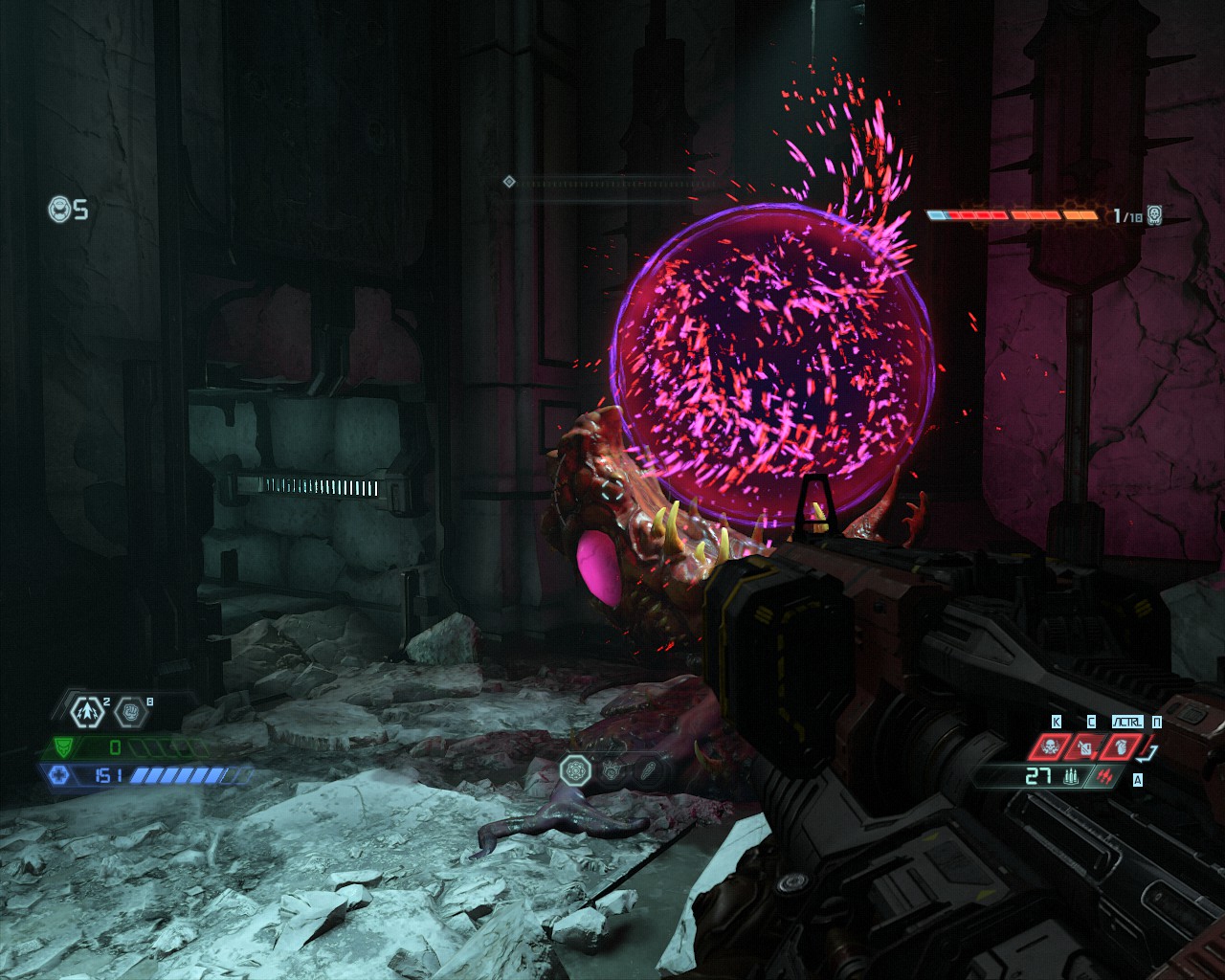The image size is (1225, 980).
Task: Click the blue health cross icon
Action: click(x=59, y=774)
